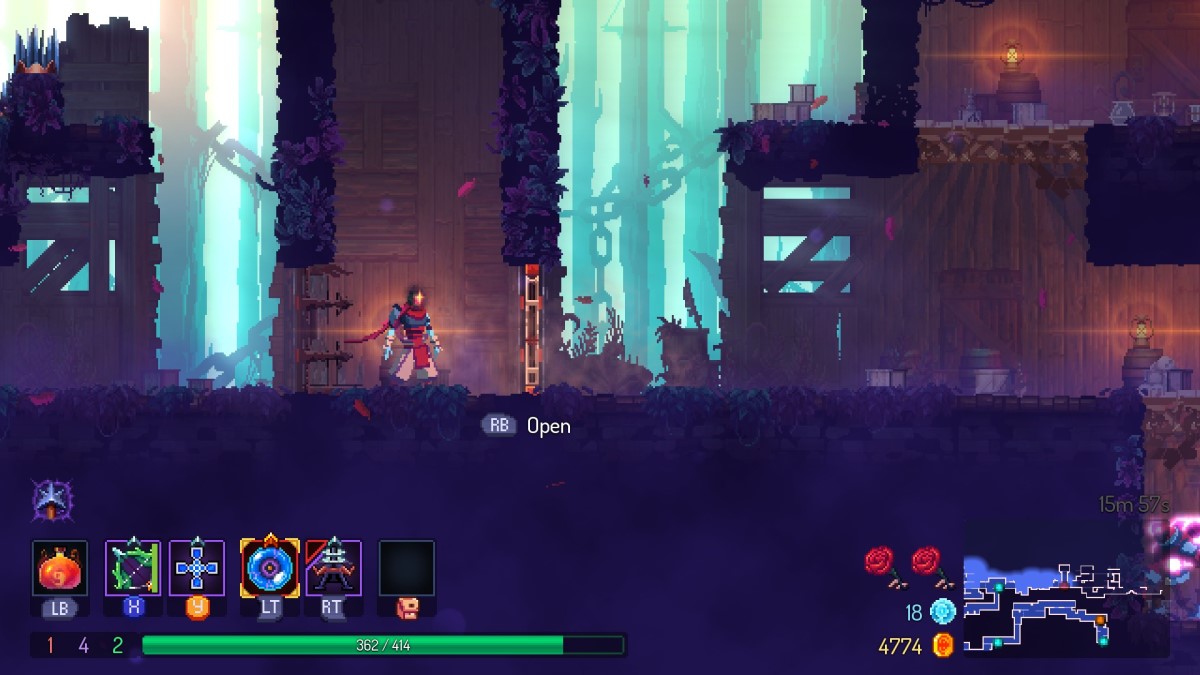The image size is (1200, 675).
Task: Choose the green bow weapon slot
Action: click(x=133, y=568)
